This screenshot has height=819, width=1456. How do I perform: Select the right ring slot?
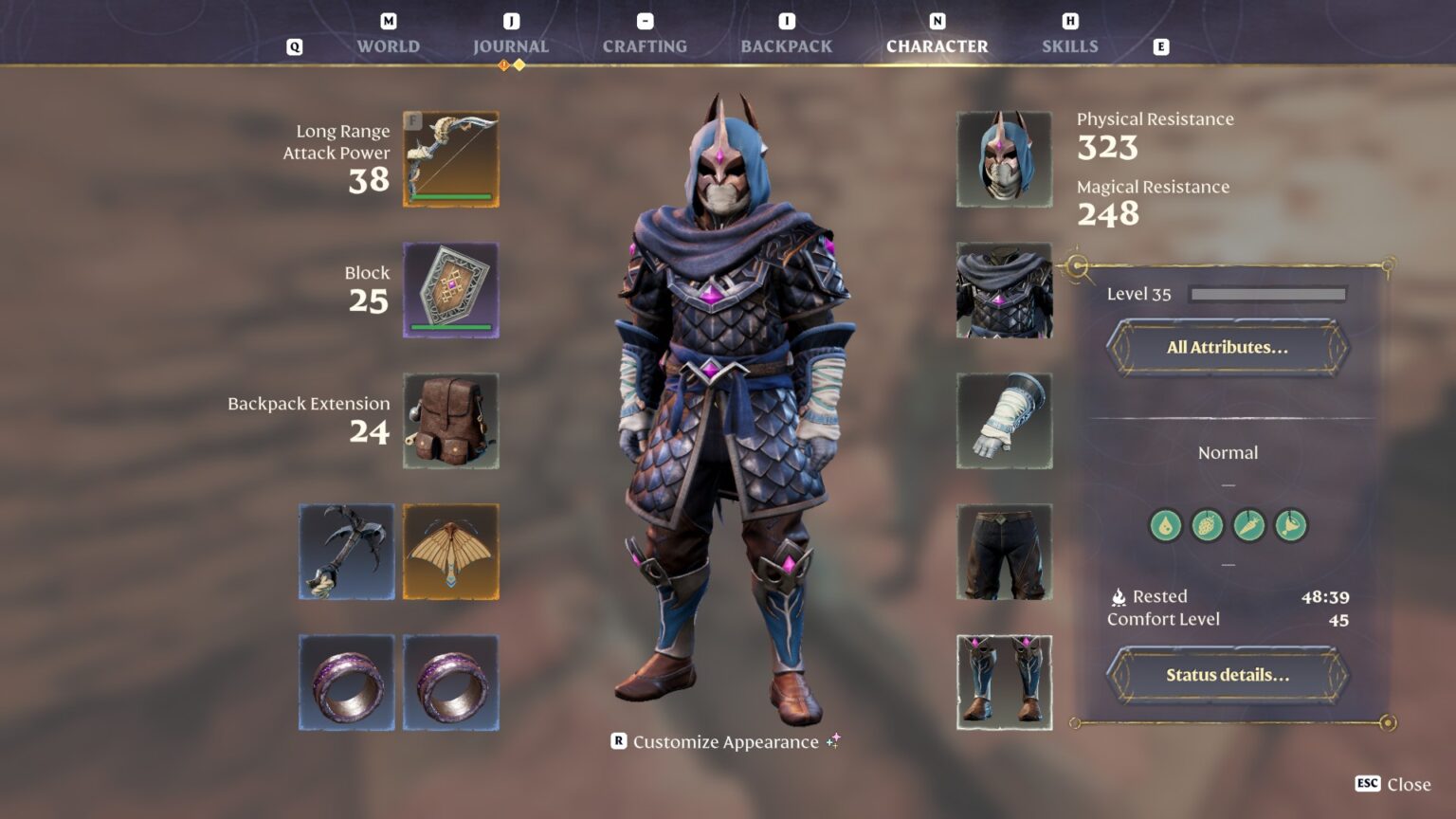click(450, 682)
